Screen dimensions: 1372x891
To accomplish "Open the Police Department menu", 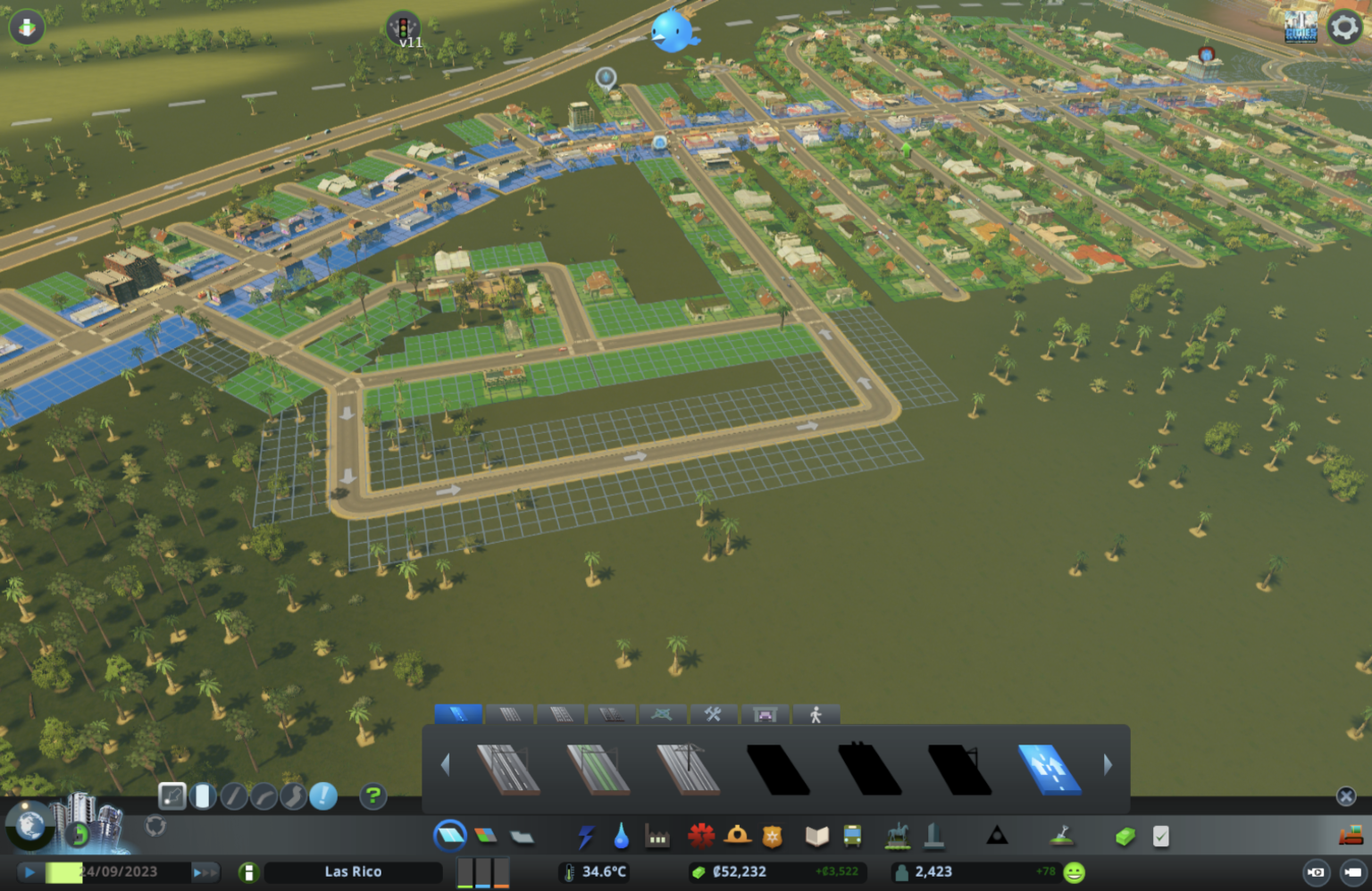I will tap(772, 836).
